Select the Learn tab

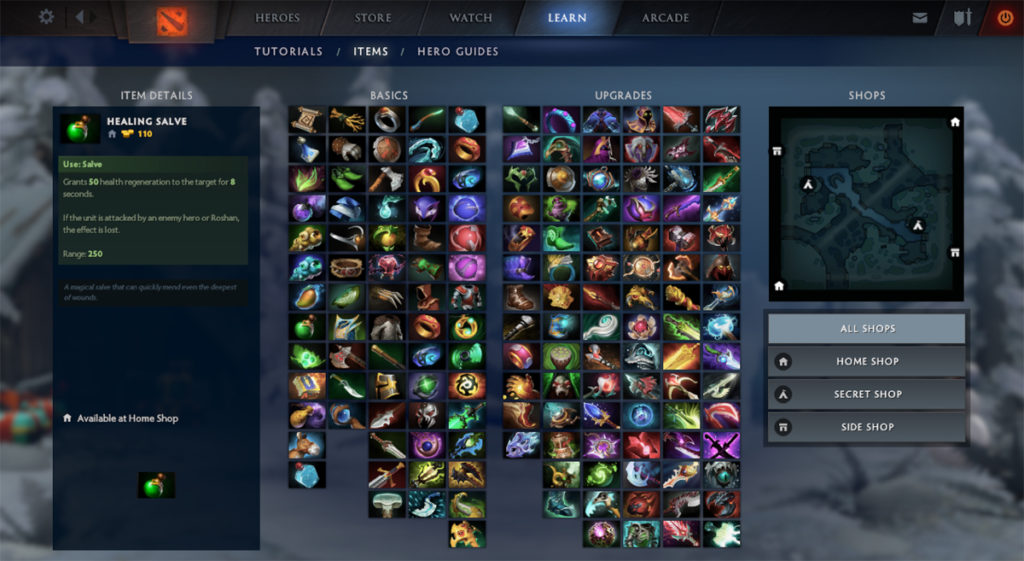coord(567,18)
